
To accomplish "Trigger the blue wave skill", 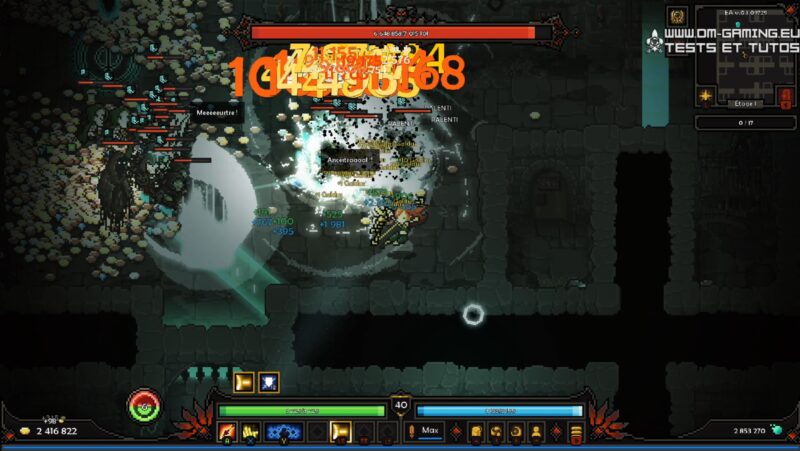I will (283, 432).
